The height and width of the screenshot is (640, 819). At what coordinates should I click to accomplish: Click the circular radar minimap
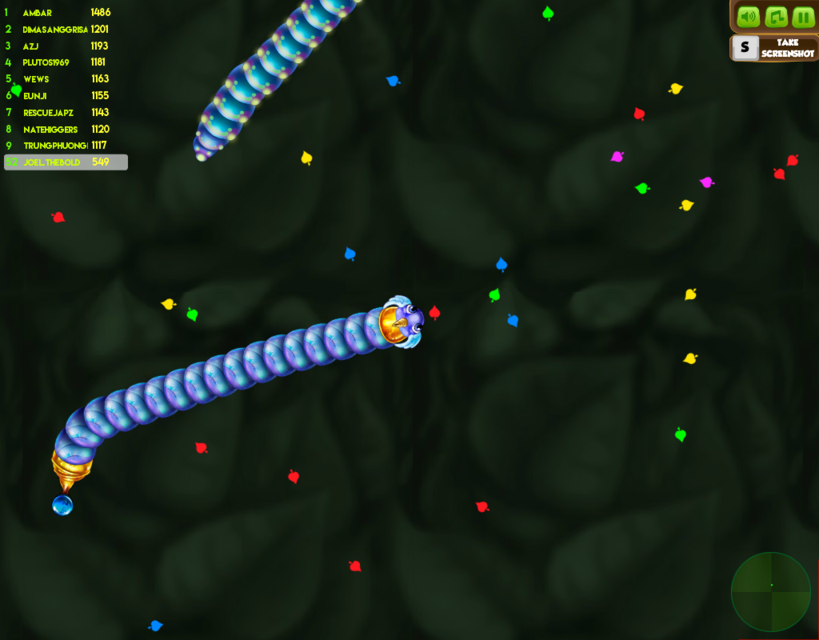pos(771,592)
